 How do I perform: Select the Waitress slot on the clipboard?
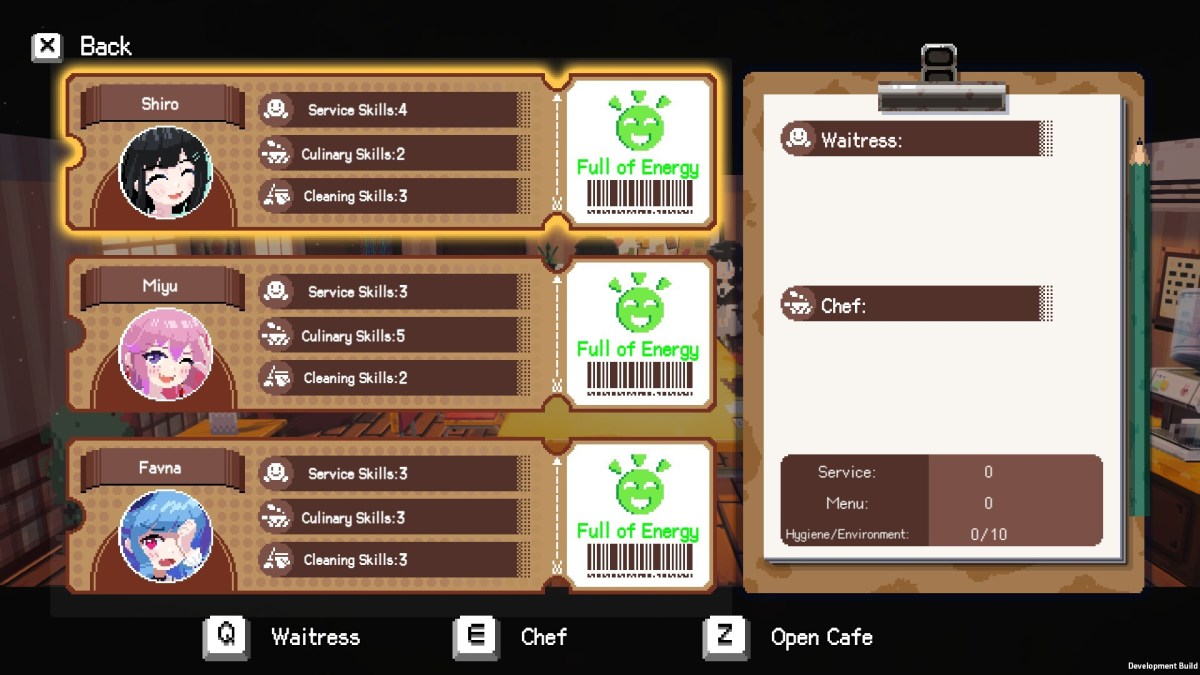click(x=915, y=139)
